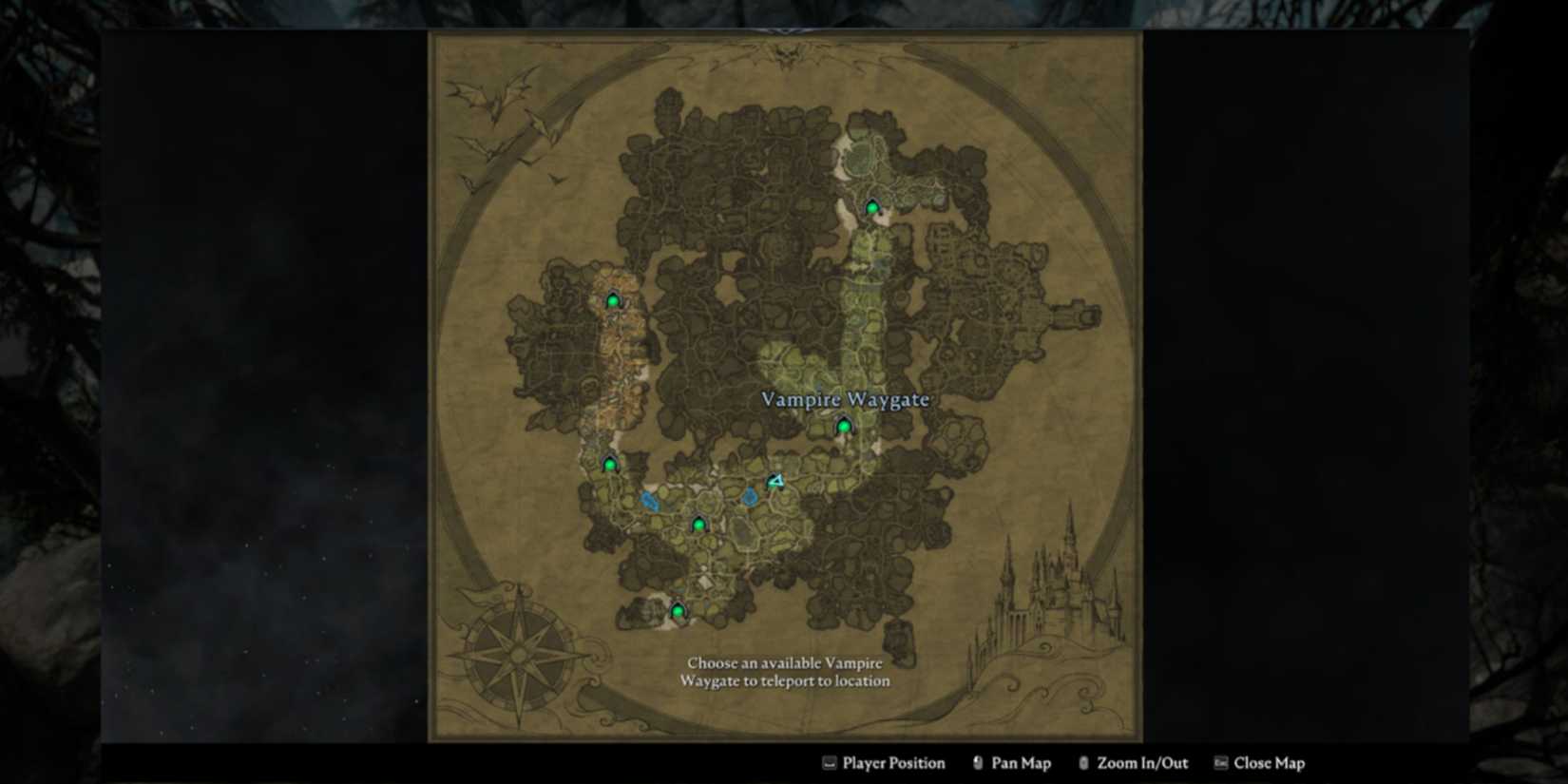Image resolution: width=1568 pixels, height=784 pixels.
Task: Select the waygate labeled Vampire Waygate
Action: 843,428
